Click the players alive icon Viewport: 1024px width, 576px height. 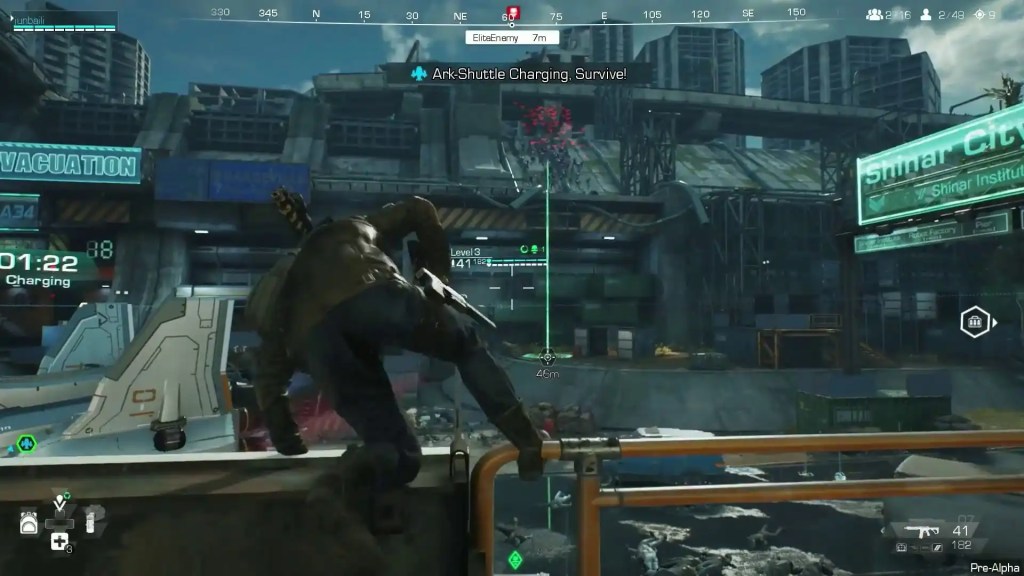927,15
